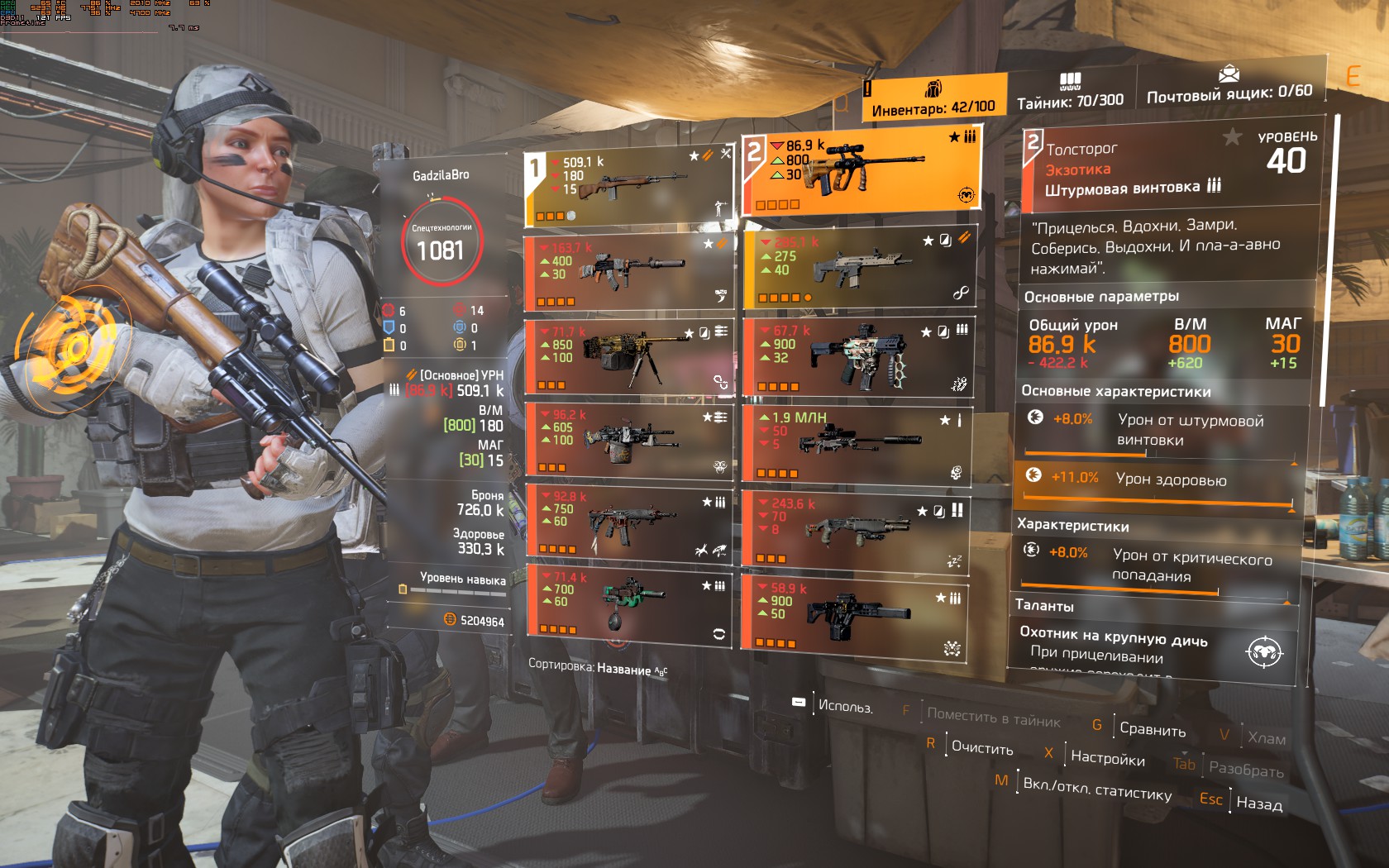Pick the 1.9 МЛН sniper rifle tile
The image size is (1389, 868).
[858, 442]
